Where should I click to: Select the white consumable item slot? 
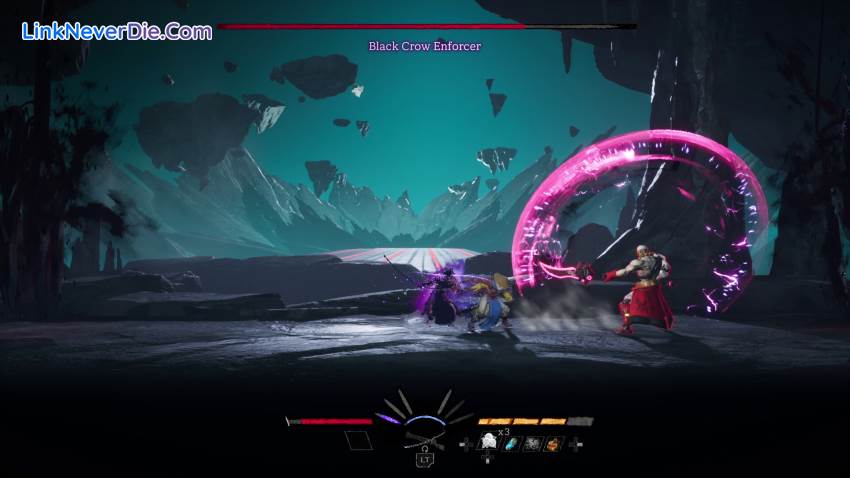coord(489,443)
